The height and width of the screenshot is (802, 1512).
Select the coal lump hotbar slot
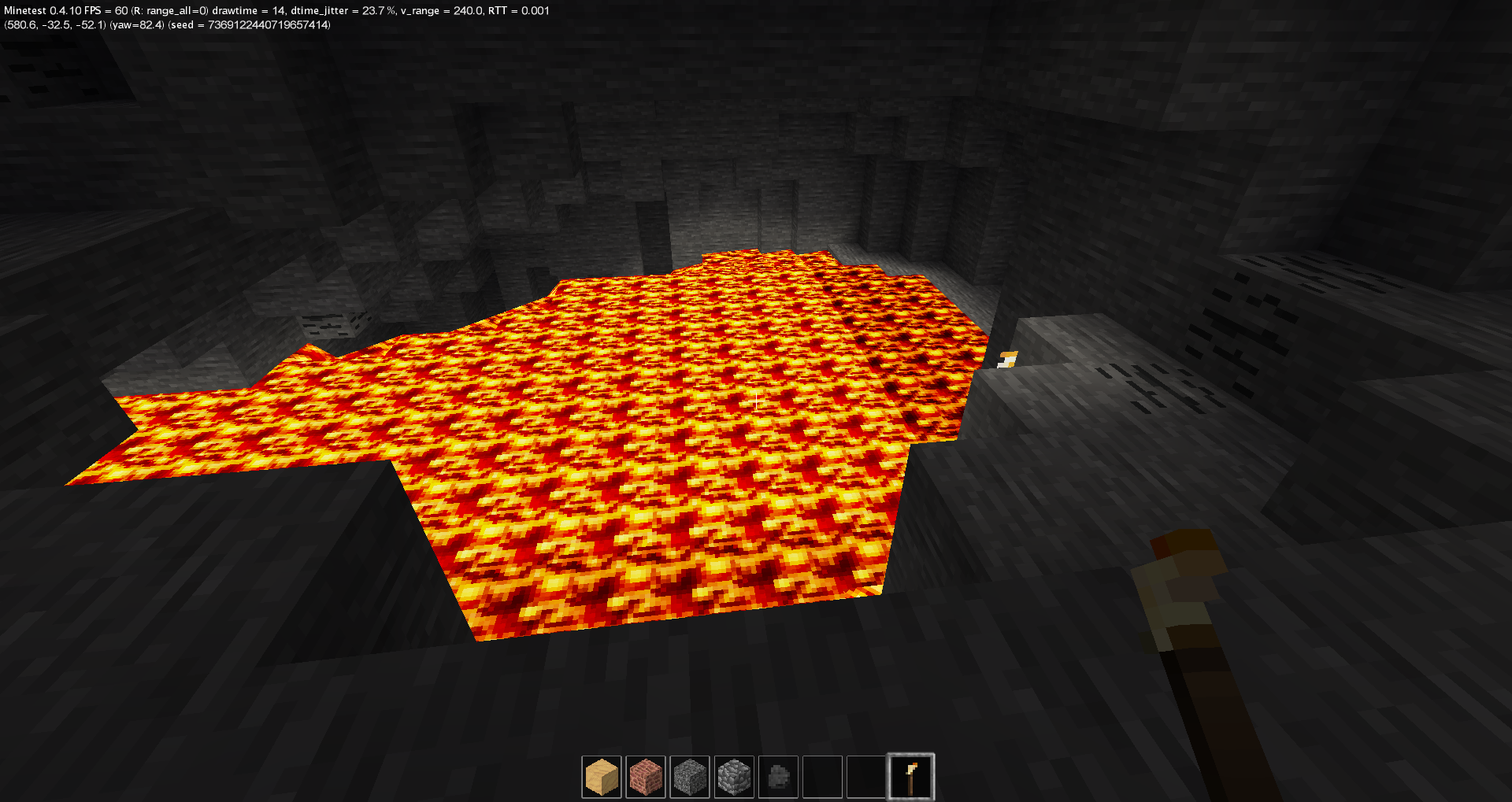click(779, 776)
